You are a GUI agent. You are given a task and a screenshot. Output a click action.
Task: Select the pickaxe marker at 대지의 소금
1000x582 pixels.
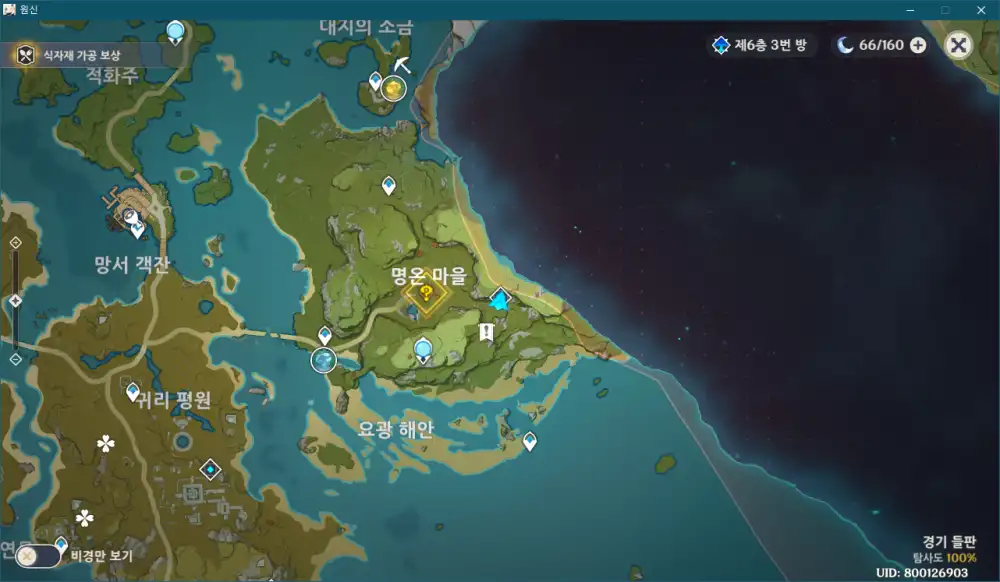pyautogui.click(x=403, y=64)
